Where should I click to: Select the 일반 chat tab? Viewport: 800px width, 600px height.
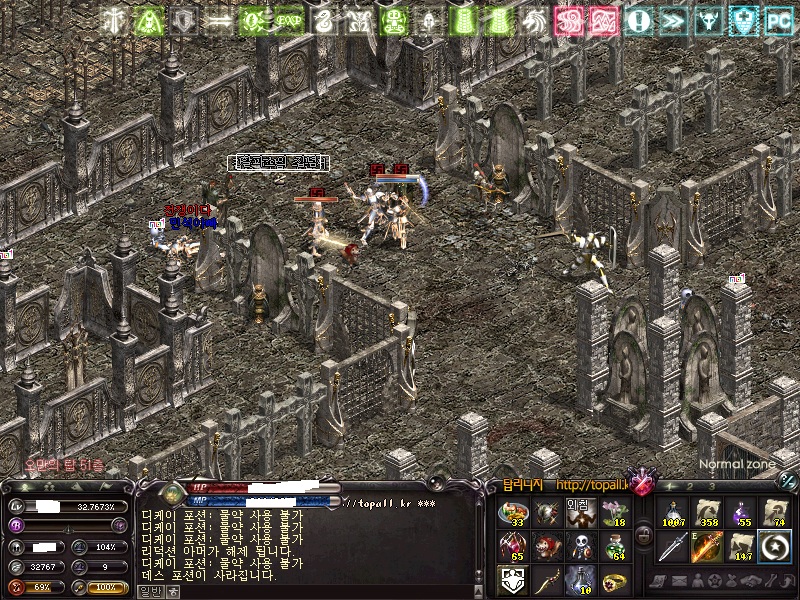pos(149,591)
